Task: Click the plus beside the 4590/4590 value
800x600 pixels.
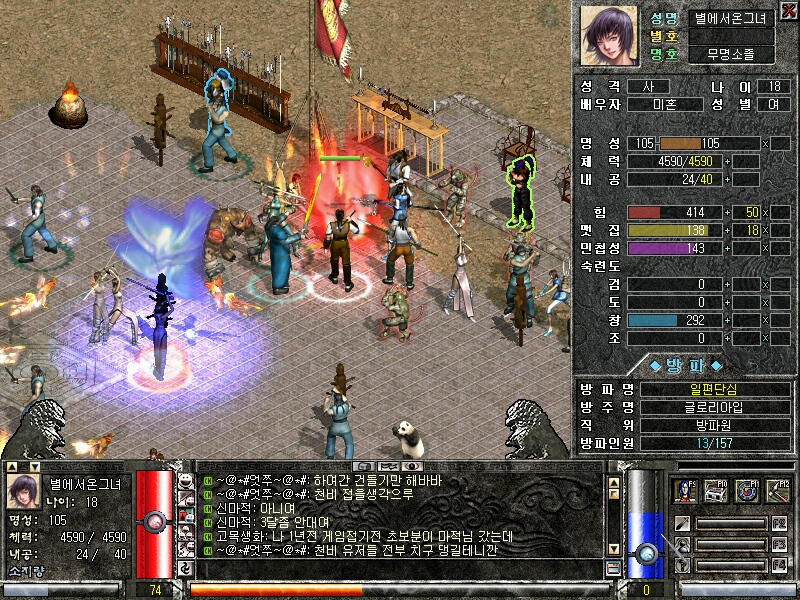Action: [x=727, y=161]
